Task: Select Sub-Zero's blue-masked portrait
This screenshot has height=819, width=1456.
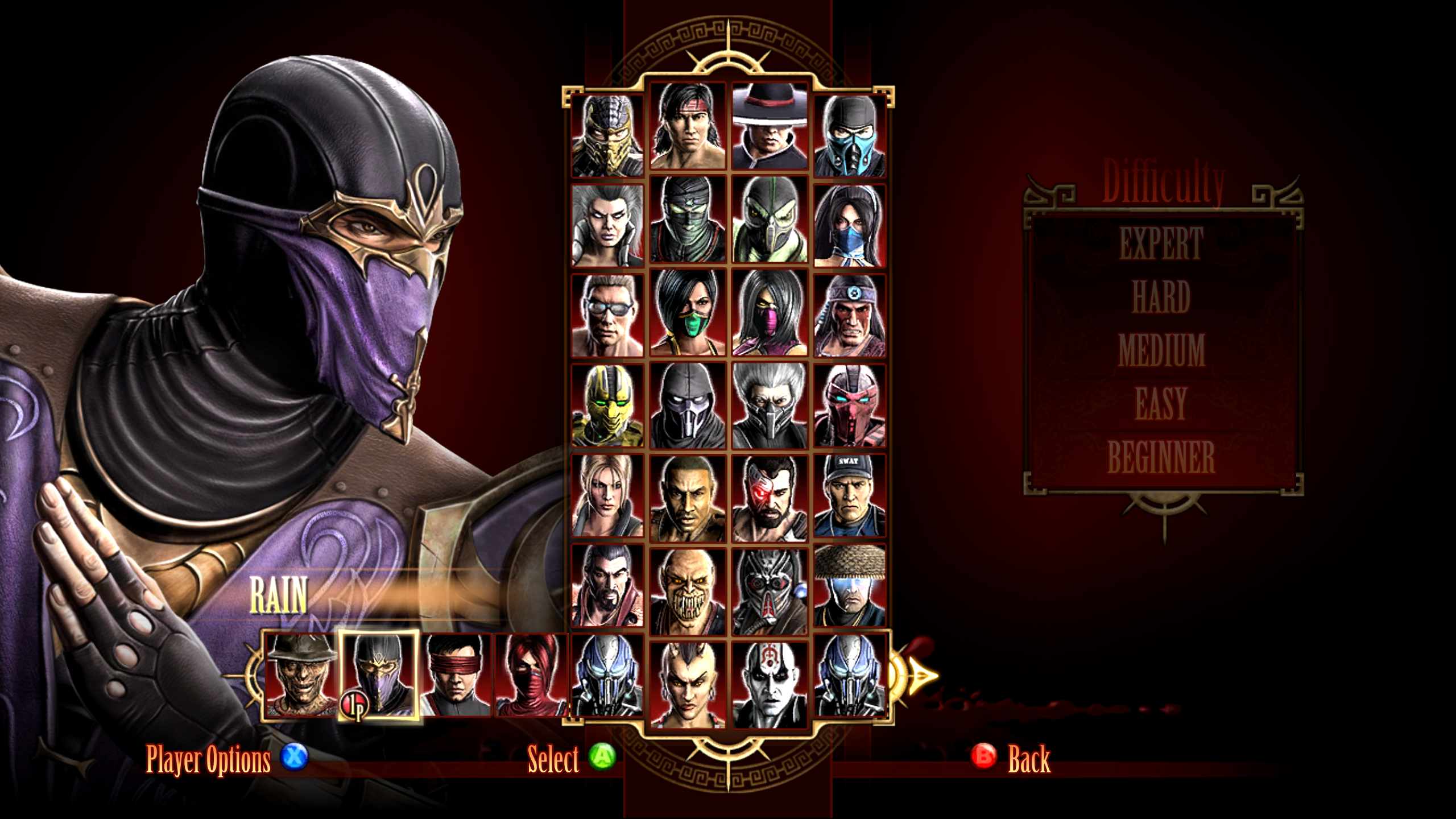Action: click(850, 135)
